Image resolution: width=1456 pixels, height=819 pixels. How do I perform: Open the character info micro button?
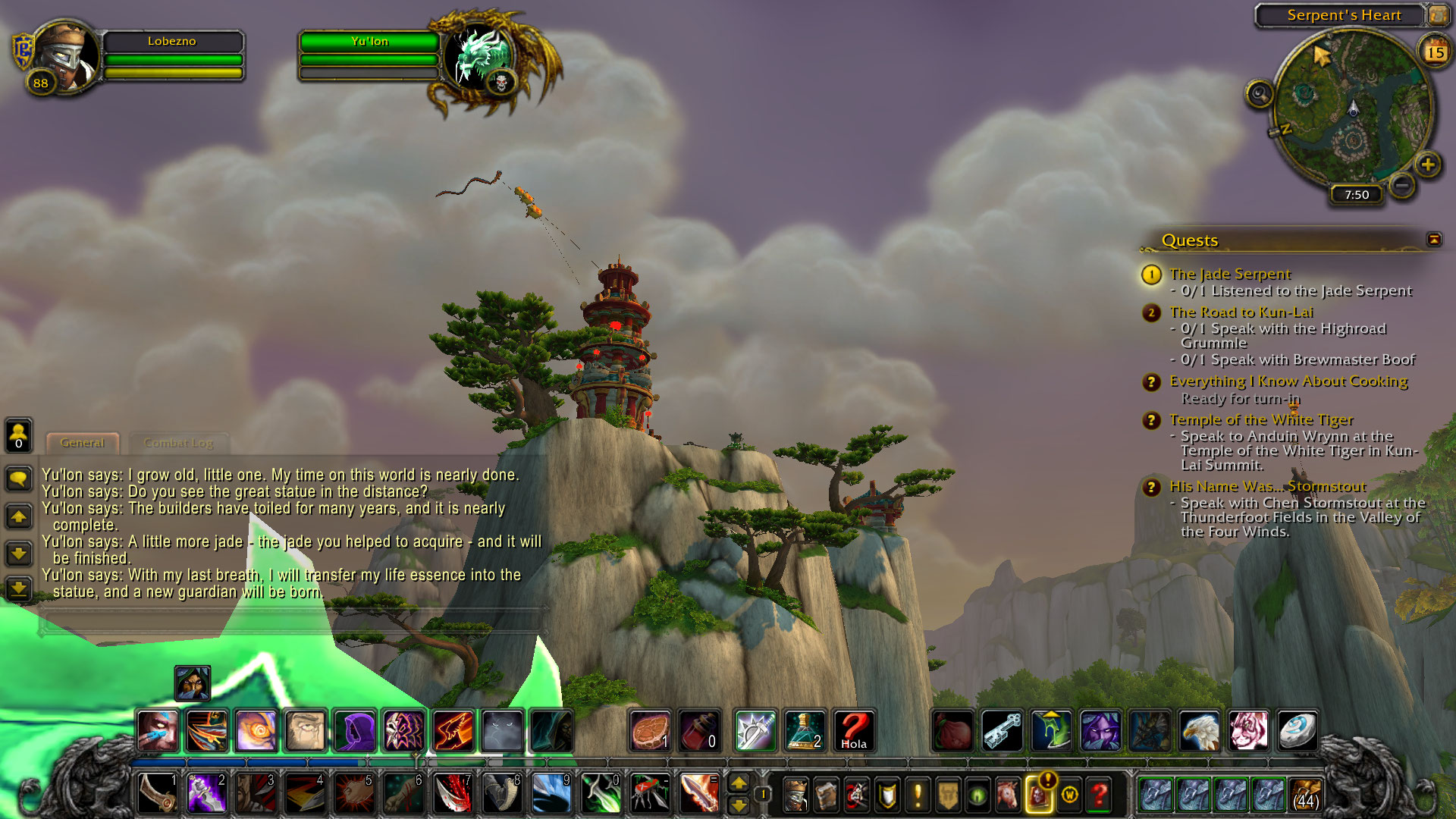pyautogui.click(x=795, y=795)
